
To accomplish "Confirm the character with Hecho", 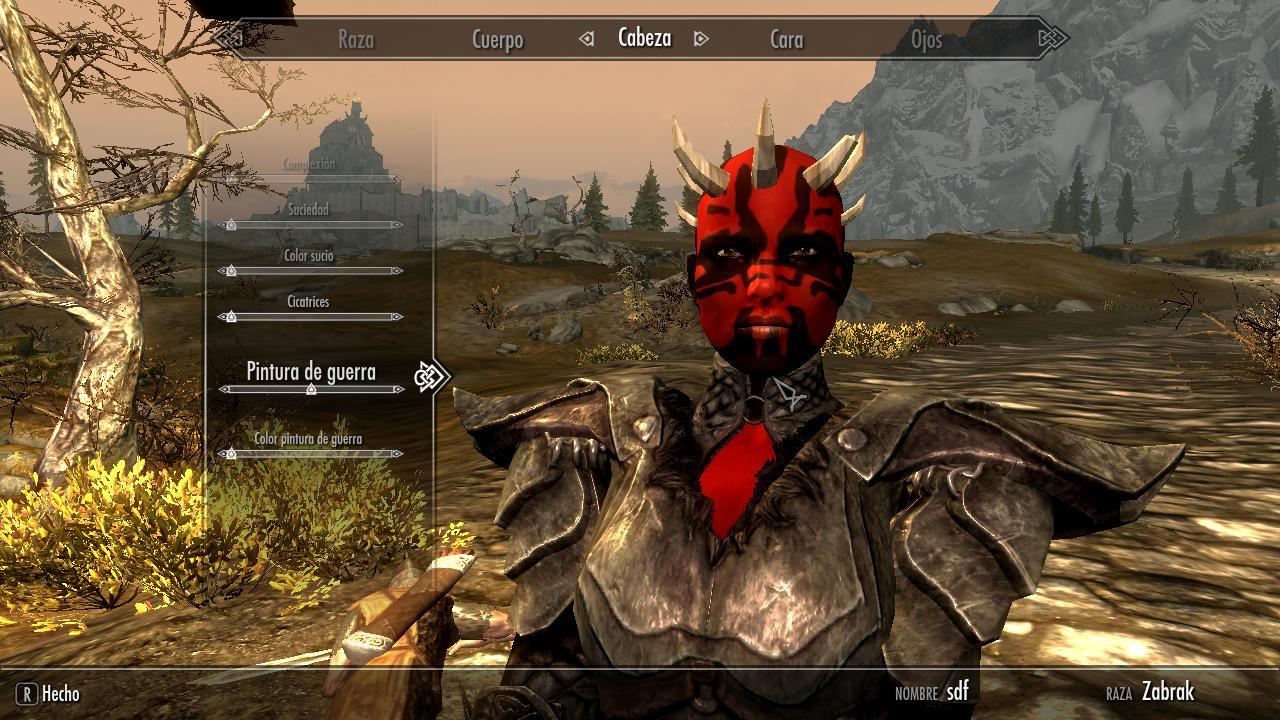I will coord(49,694).
